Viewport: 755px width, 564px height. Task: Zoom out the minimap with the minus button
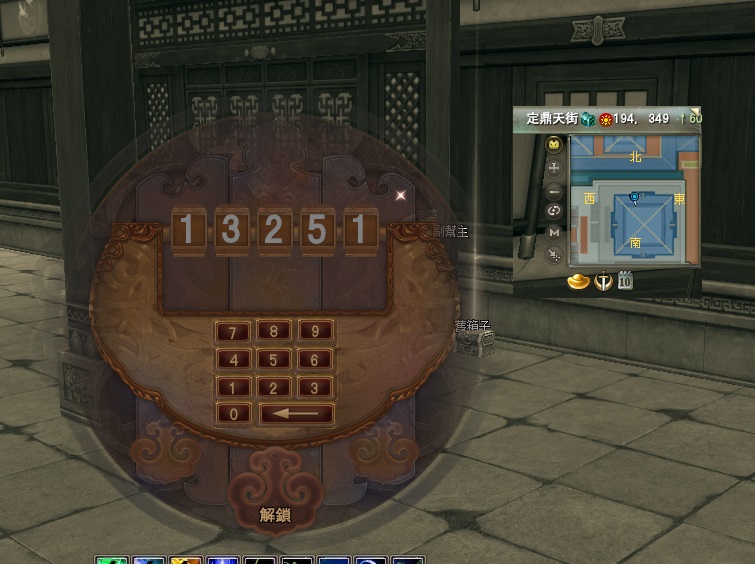tap(555, 190)
